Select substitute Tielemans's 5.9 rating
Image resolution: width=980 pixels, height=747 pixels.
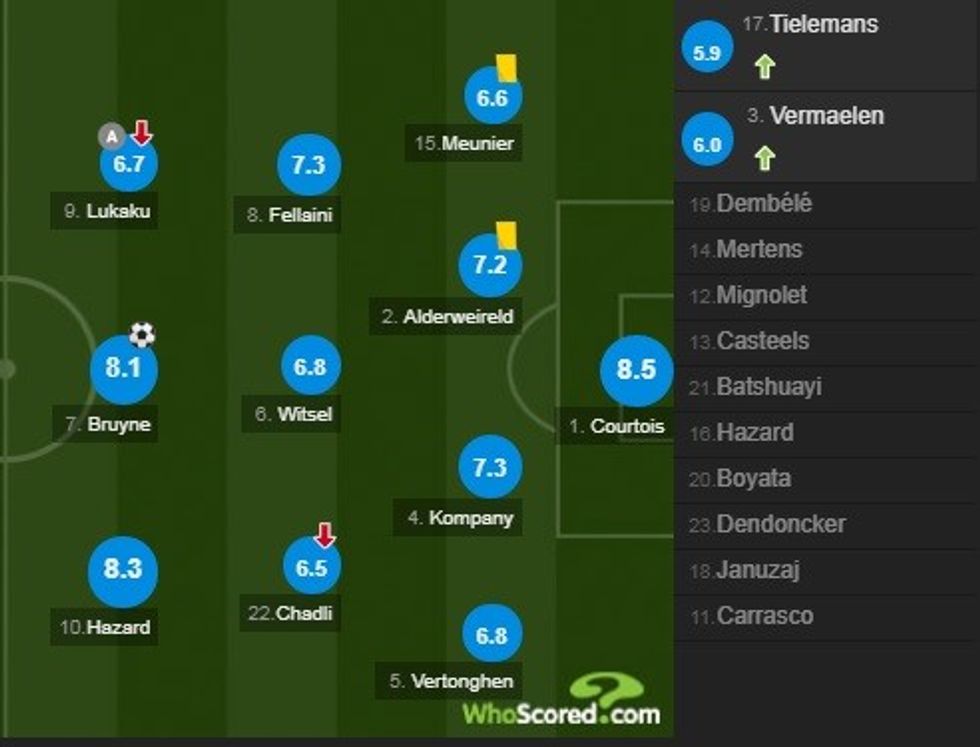[707, 53]
